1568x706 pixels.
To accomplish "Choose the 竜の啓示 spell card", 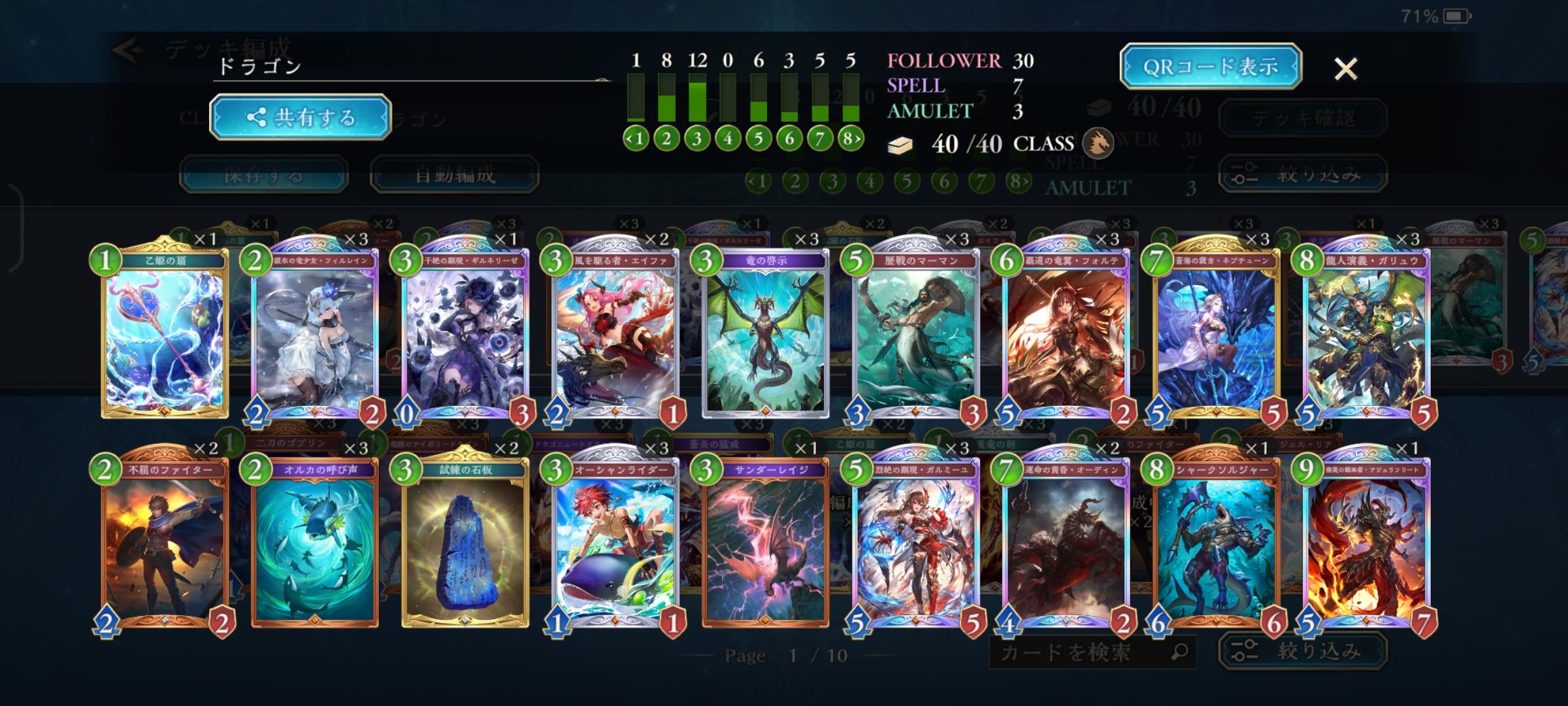I will pos(766,333).
